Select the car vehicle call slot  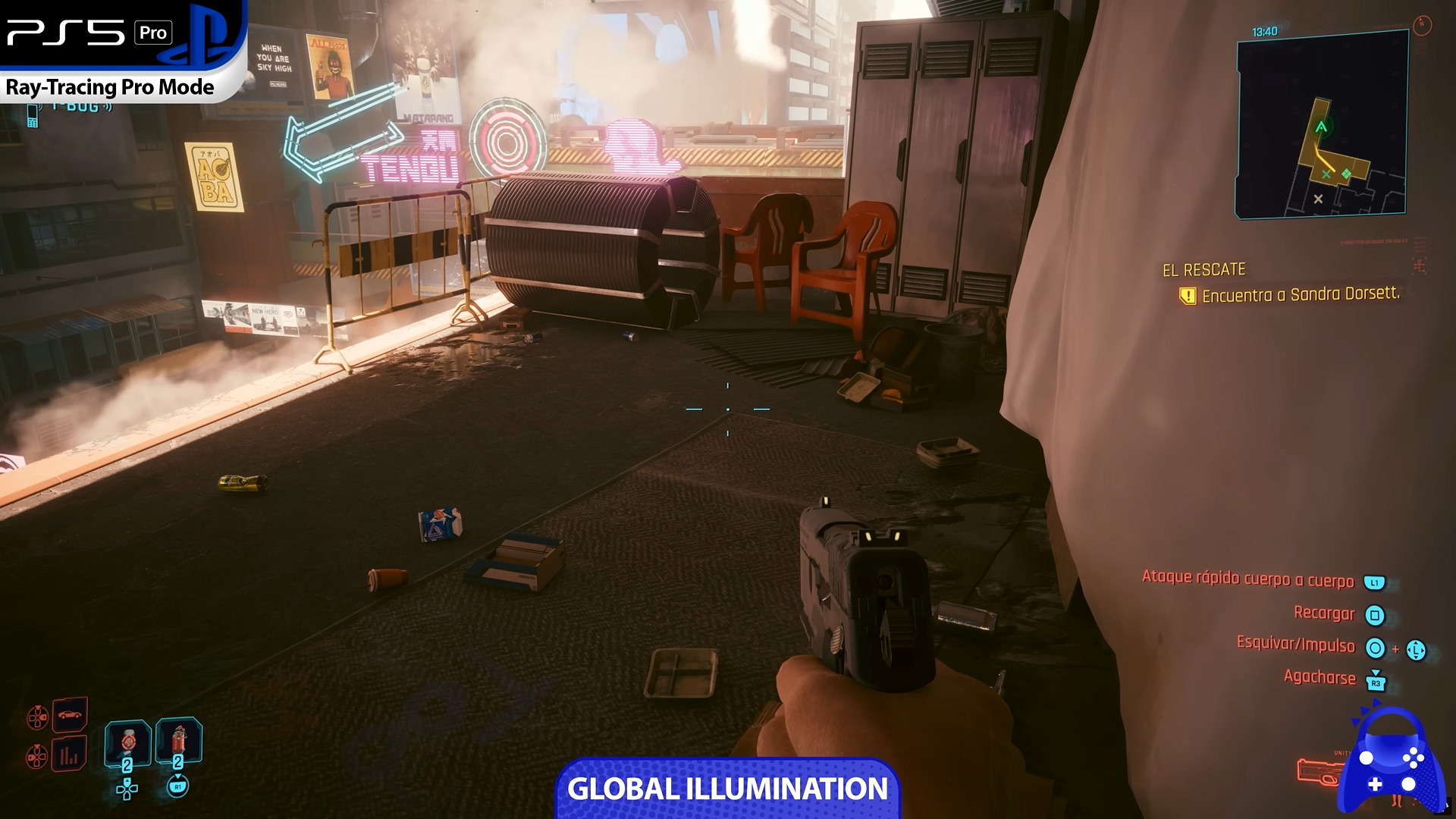click(70, 714)
